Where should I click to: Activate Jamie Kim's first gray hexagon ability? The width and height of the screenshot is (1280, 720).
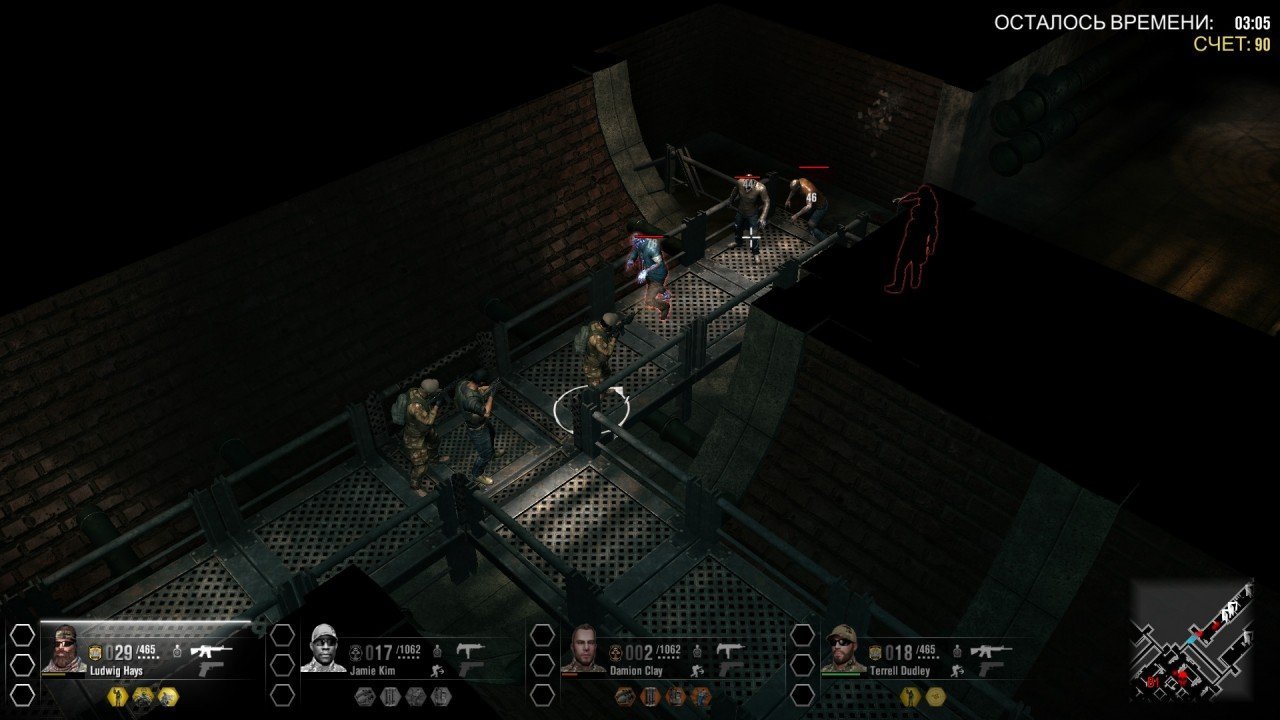pyautogui.click(x=365, y=696)
